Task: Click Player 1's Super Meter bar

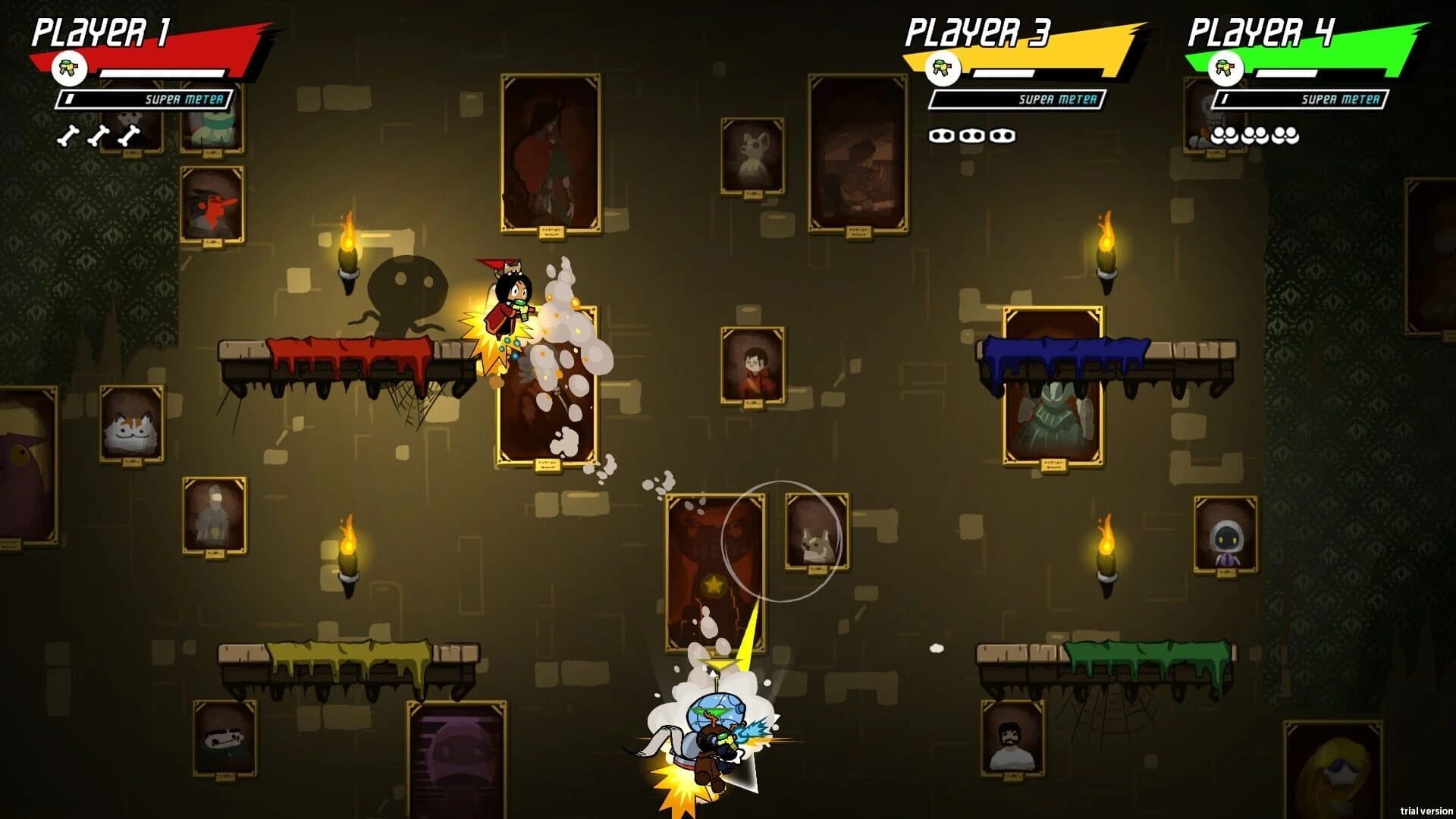Action: click(144, 98)
